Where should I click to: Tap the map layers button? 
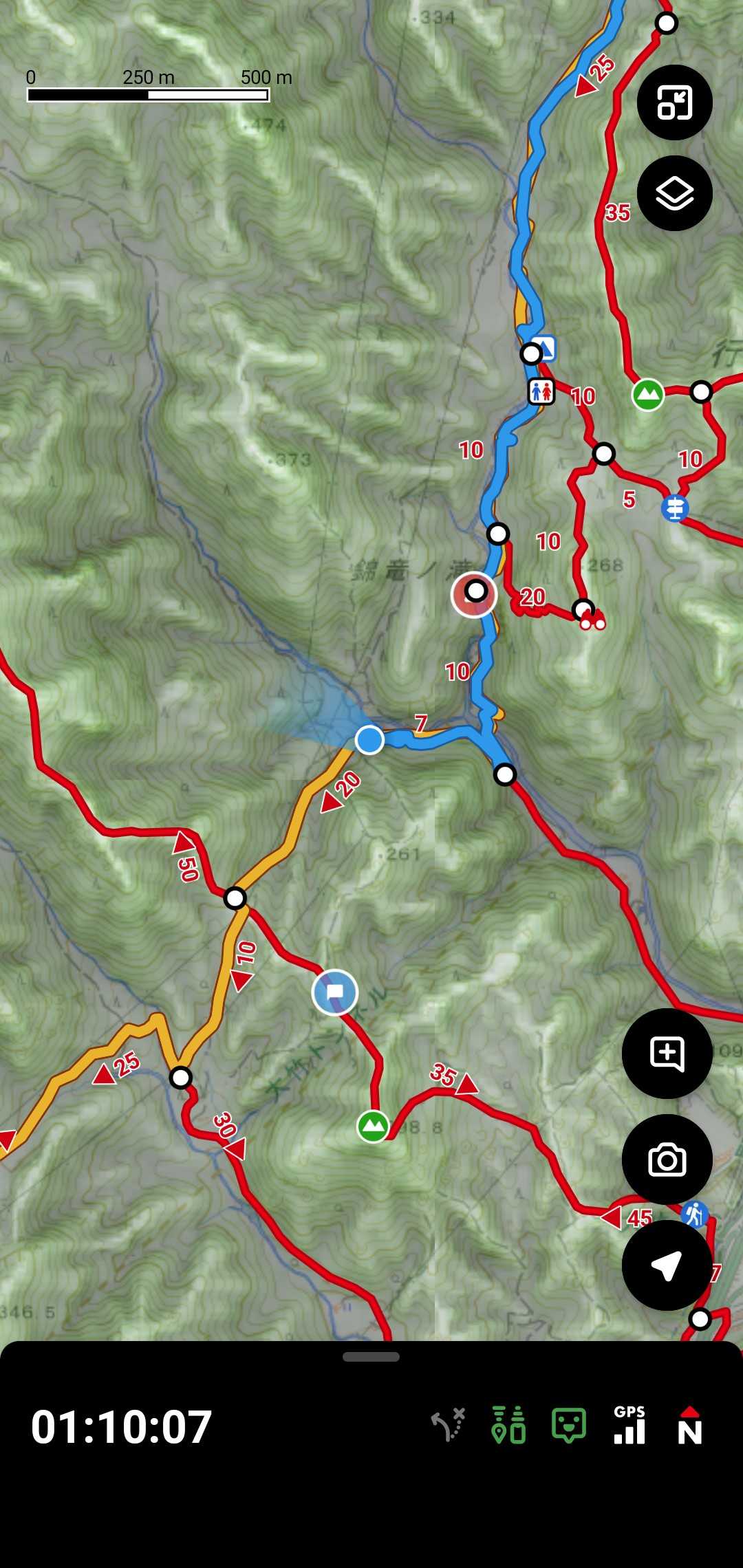coord(674,193)
